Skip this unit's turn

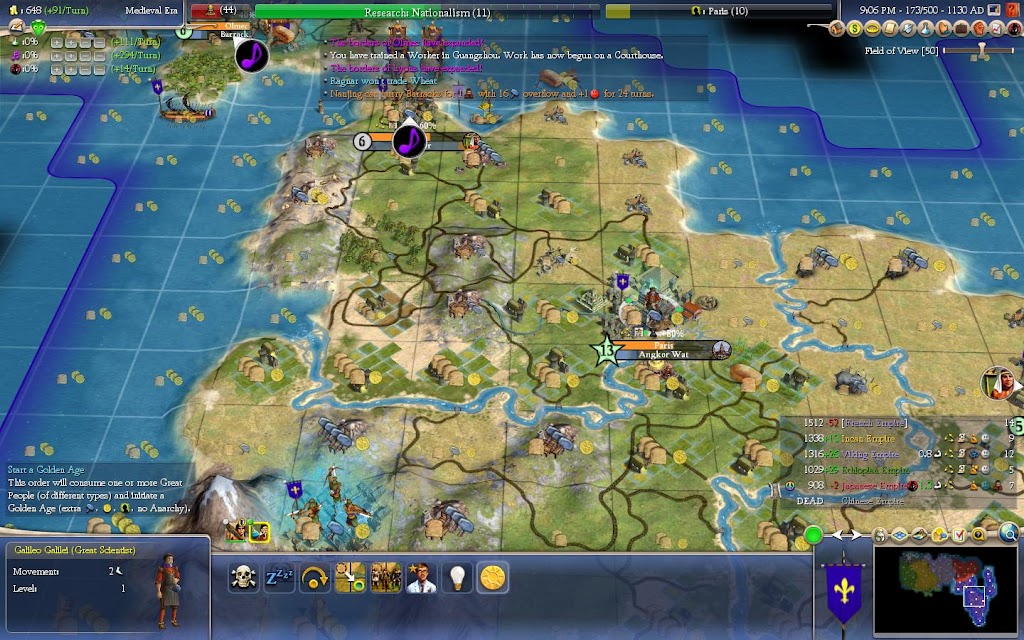pyautogui.click(x=315, y=577)
